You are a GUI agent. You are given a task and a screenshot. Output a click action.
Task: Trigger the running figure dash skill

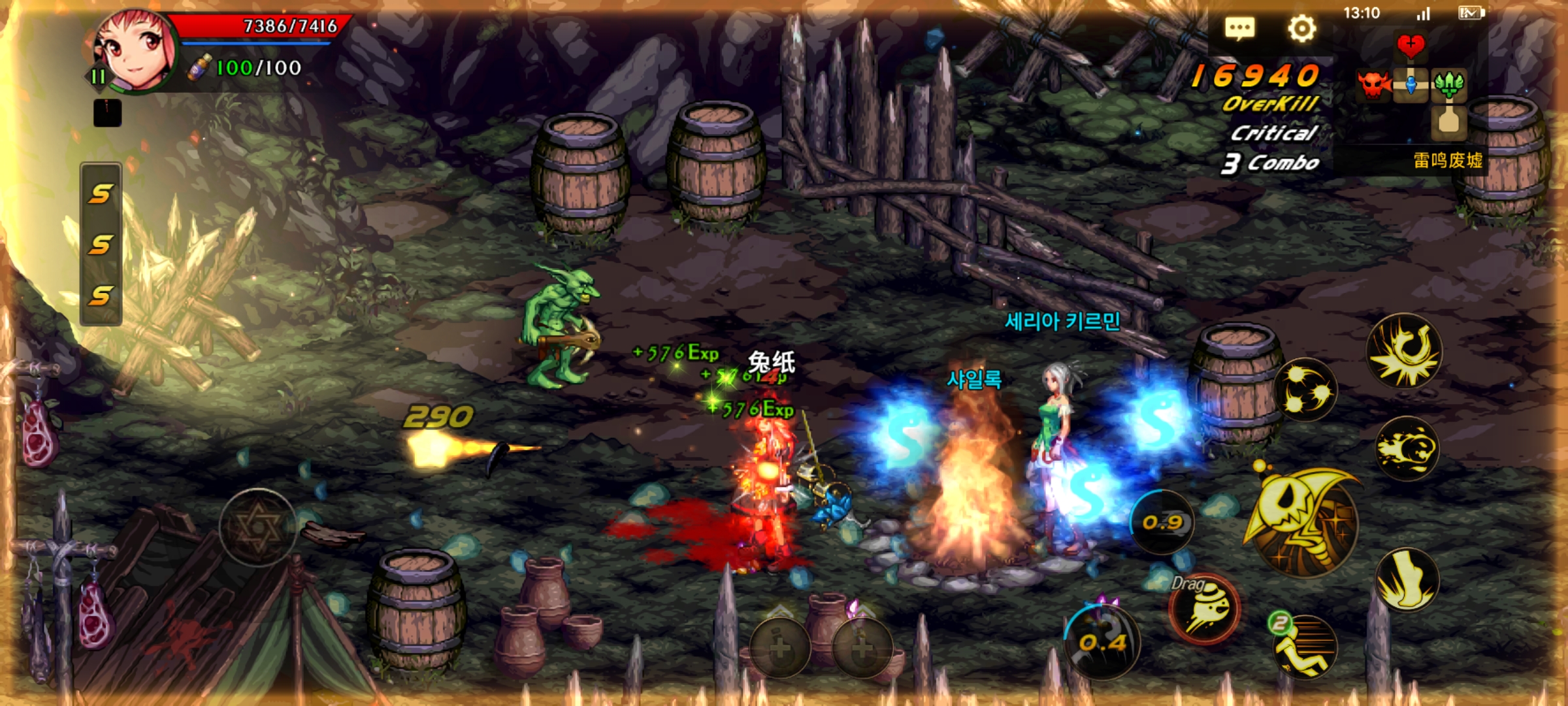point(1305,646)
